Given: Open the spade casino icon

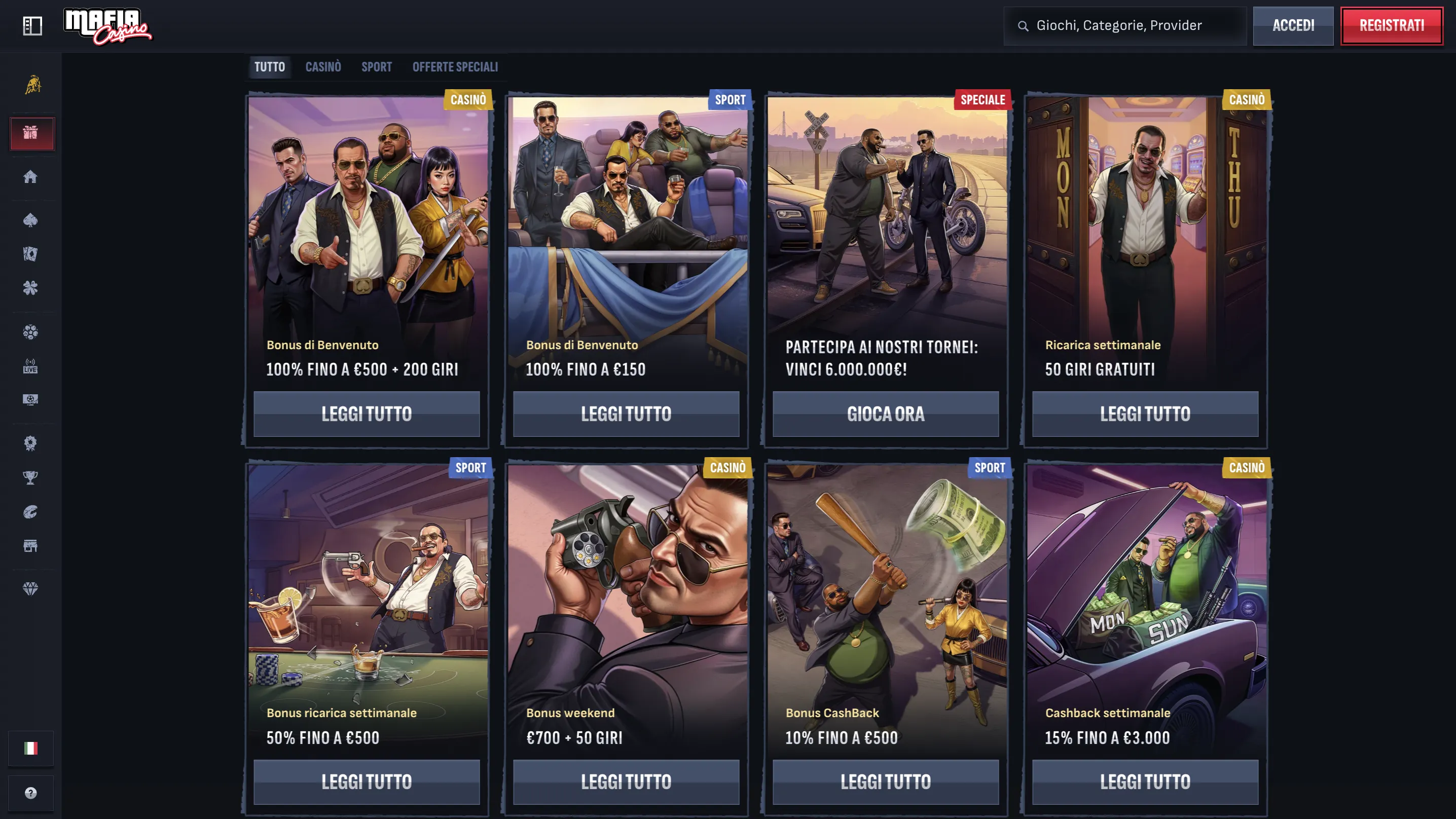Looking at the screenshot, I should point(31,220).
